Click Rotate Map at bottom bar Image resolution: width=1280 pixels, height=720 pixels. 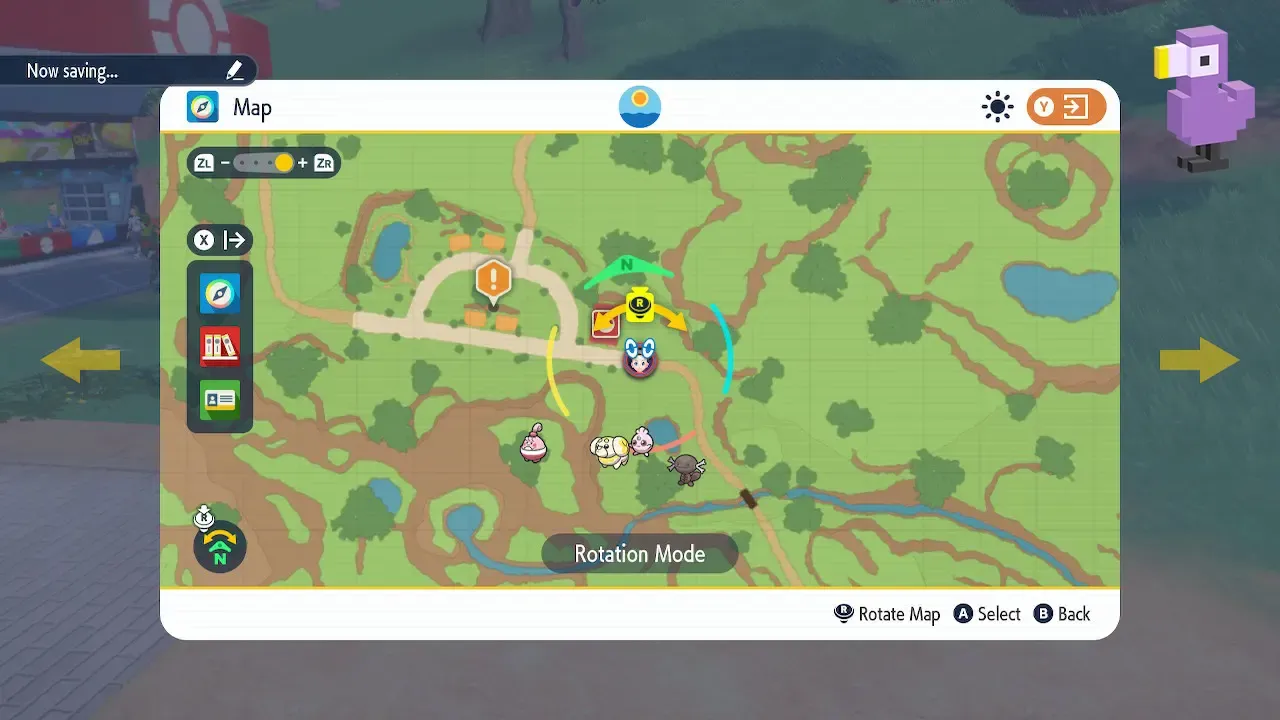point(886,614)
